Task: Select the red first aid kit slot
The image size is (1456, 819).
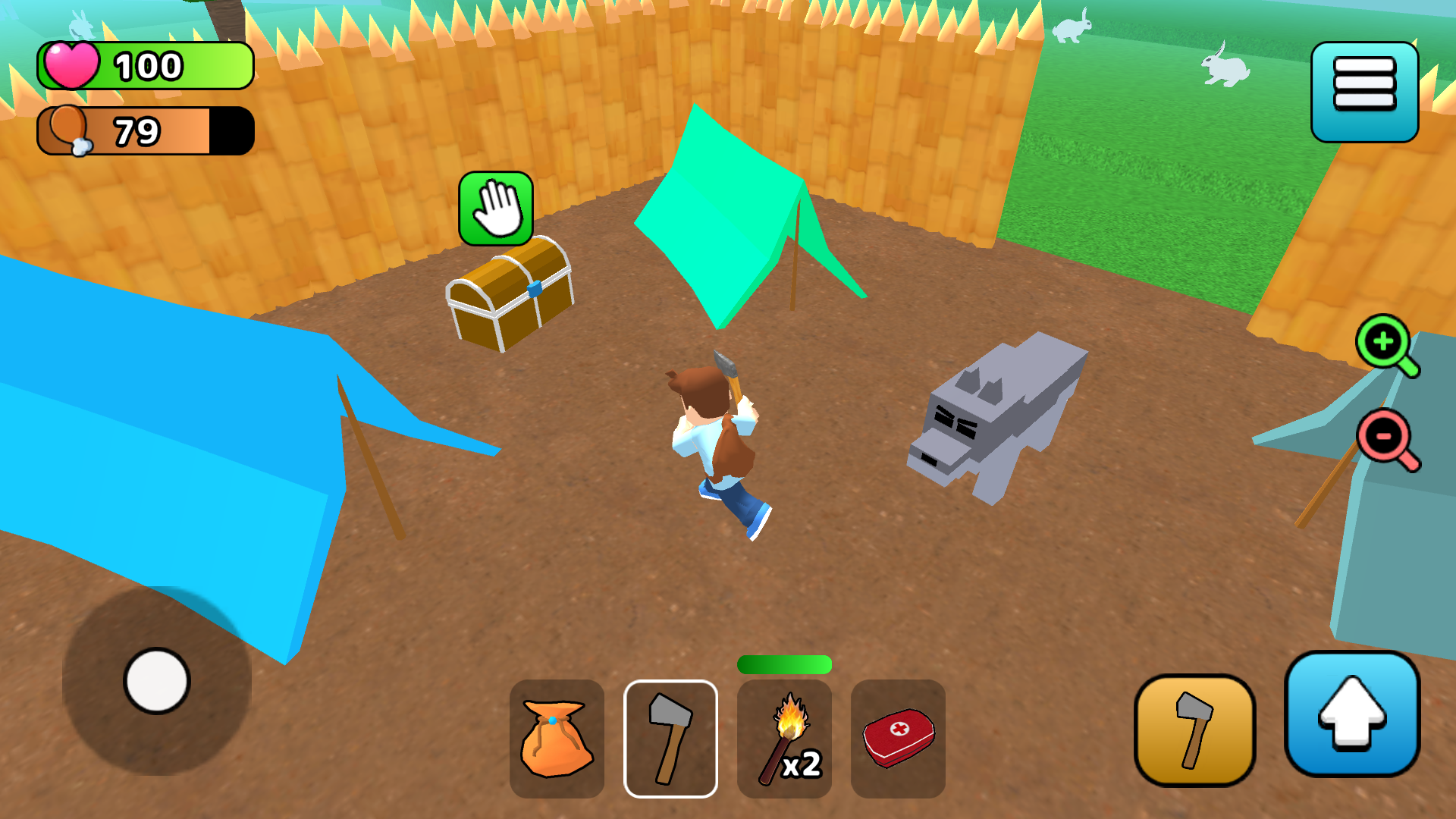Action: click(898, 739)
